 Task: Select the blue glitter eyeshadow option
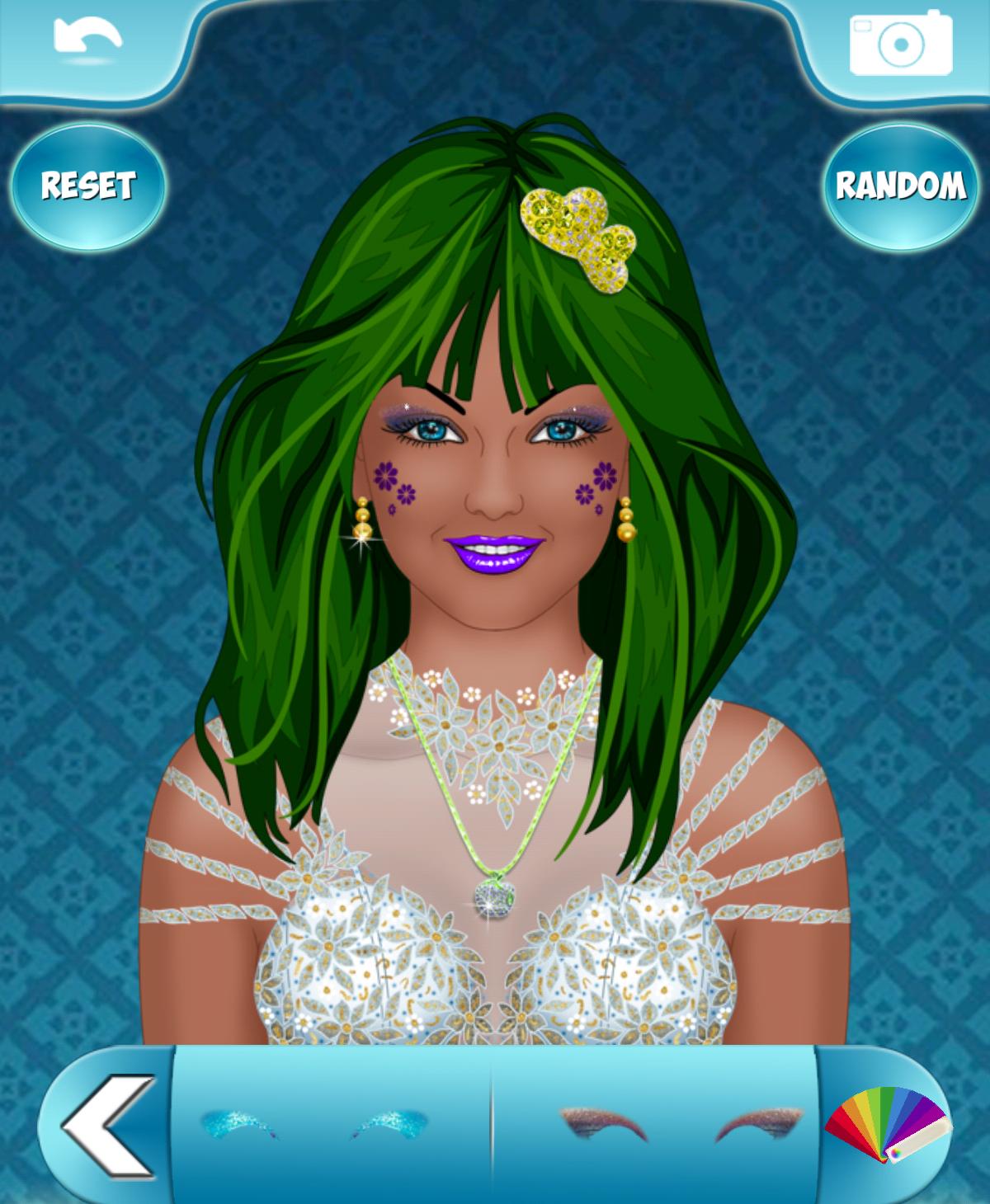(x=313, y=1124)
